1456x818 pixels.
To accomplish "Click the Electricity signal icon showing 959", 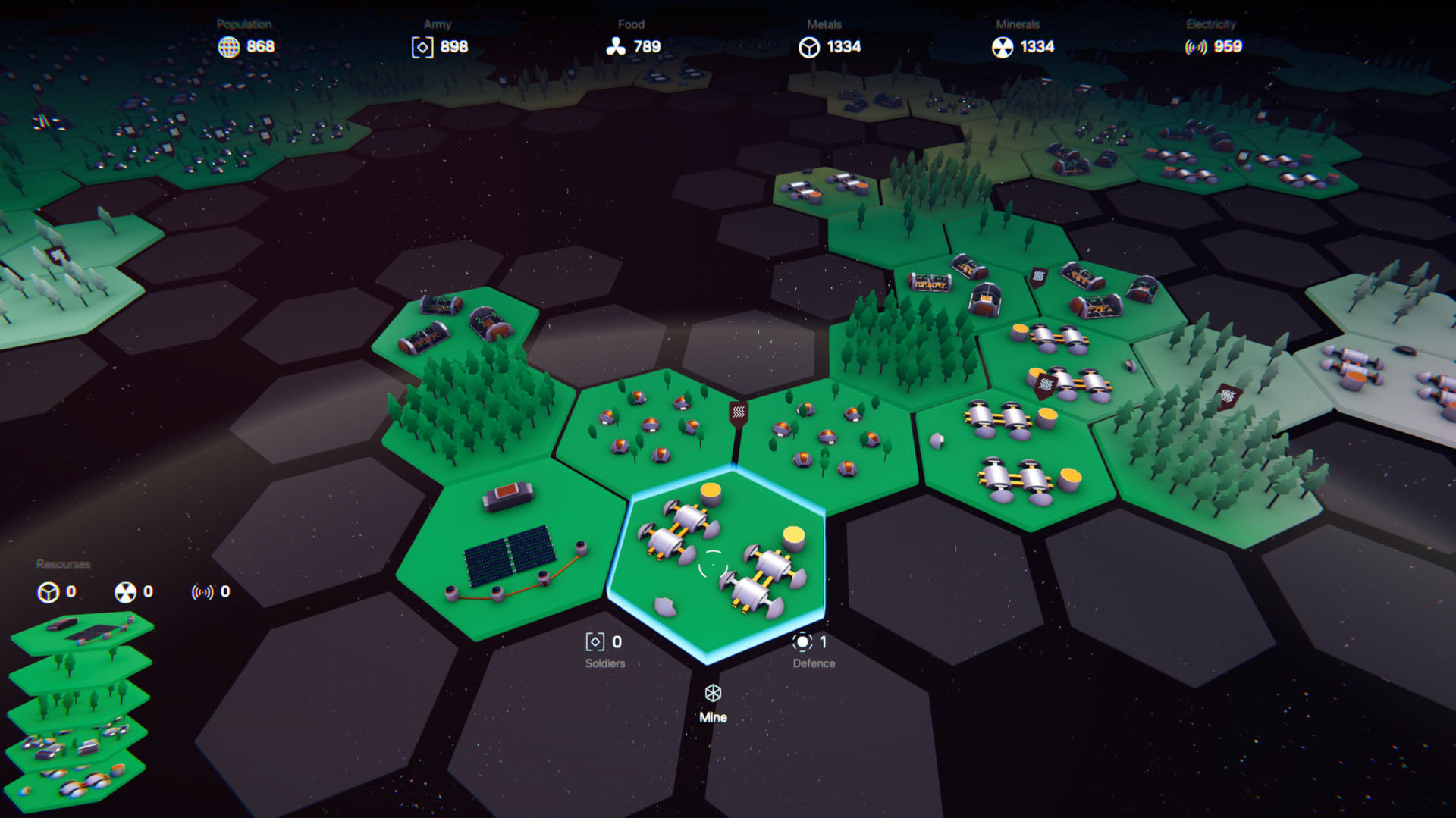I will tap(1196, 46).
